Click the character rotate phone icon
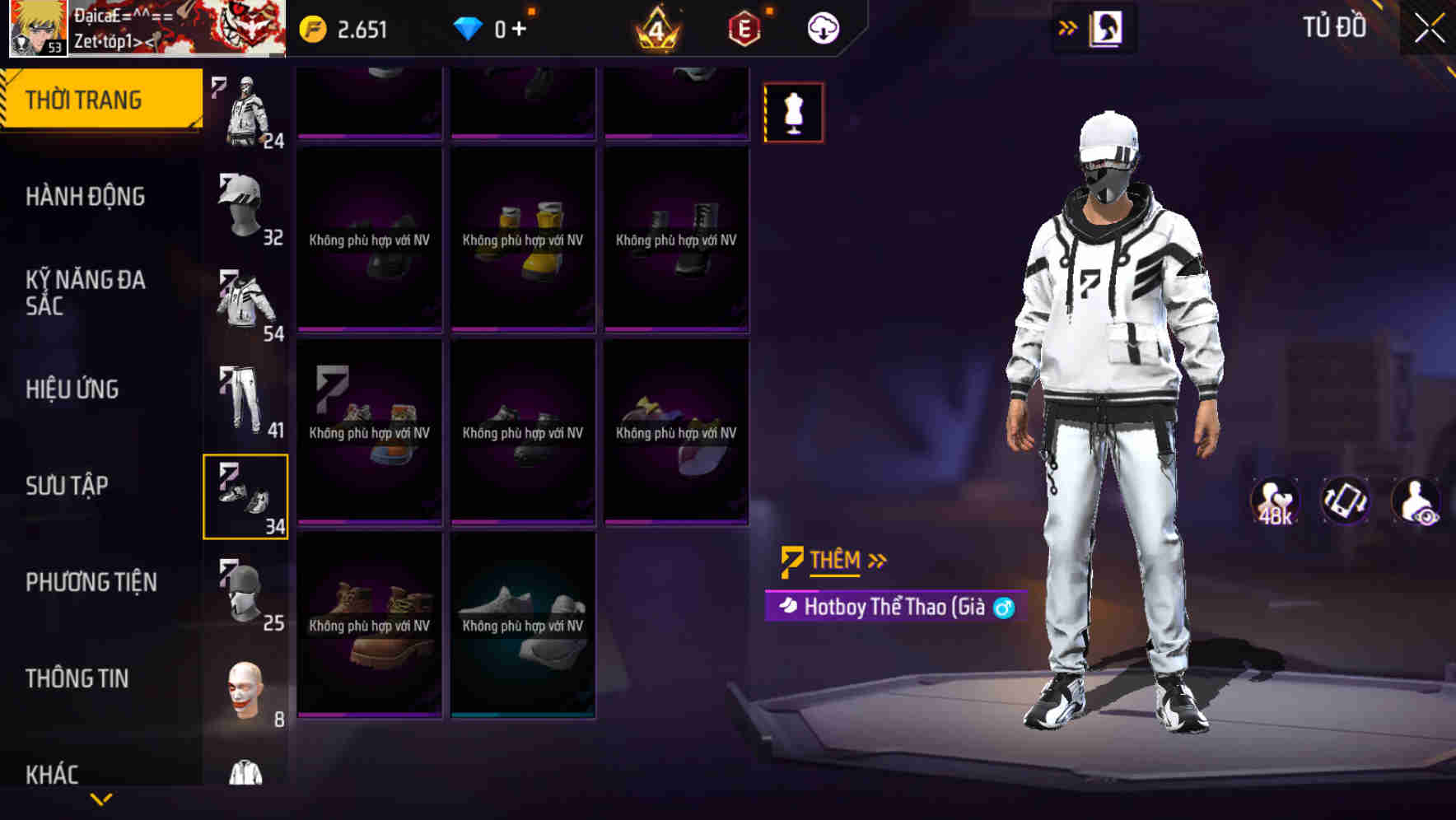Screen dimensions: 1456x820 [x=1344, y=502]
